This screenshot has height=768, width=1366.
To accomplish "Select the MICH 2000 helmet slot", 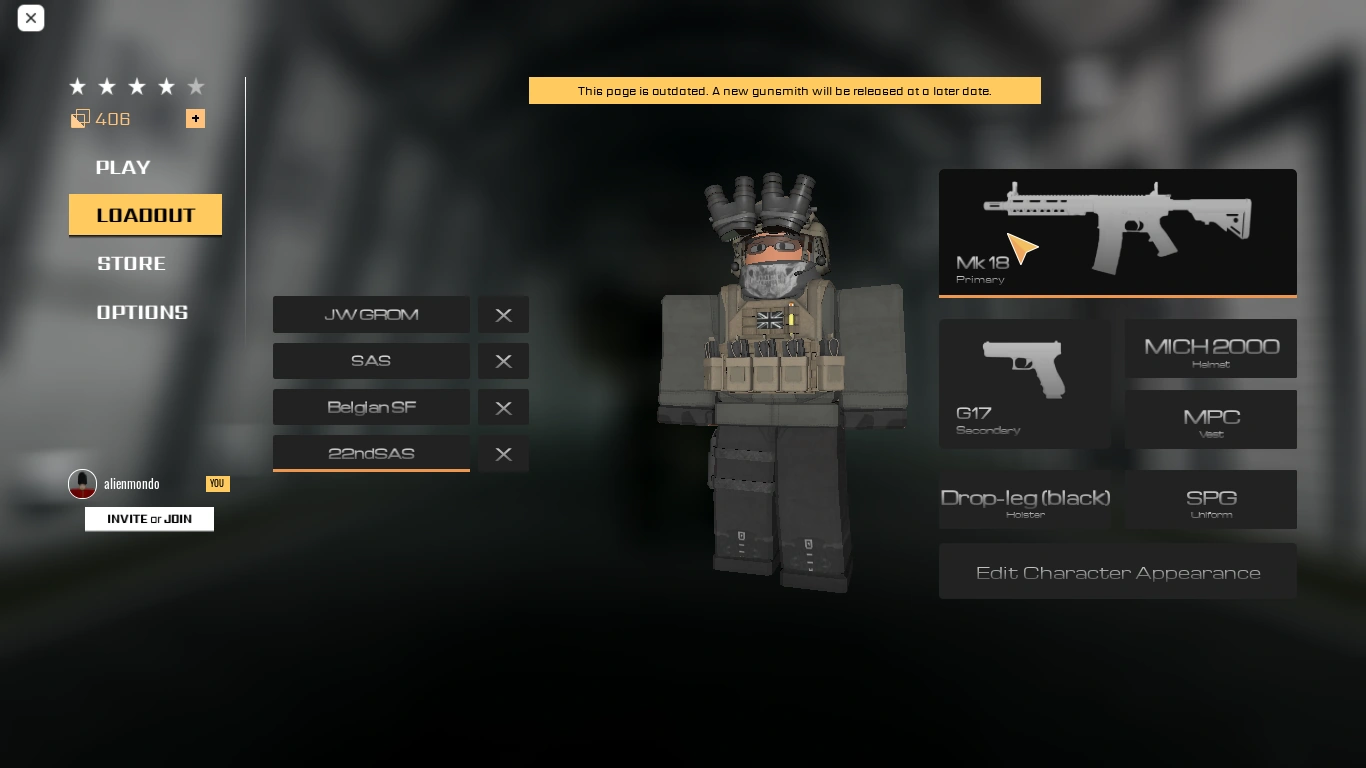I will click(1210, 348).
